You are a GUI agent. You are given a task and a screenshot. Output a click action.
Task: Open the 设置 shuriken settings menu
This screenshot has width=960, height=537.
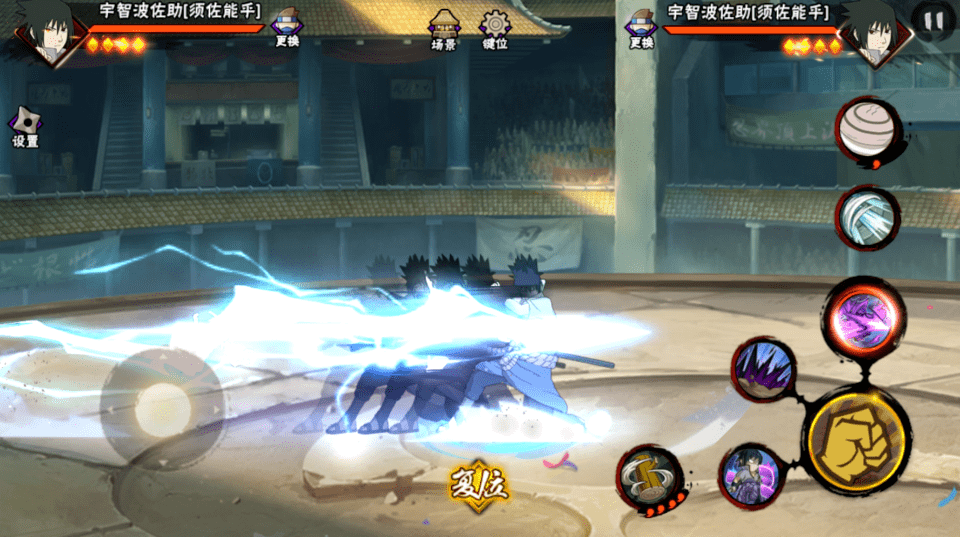[x=25, y=127]
